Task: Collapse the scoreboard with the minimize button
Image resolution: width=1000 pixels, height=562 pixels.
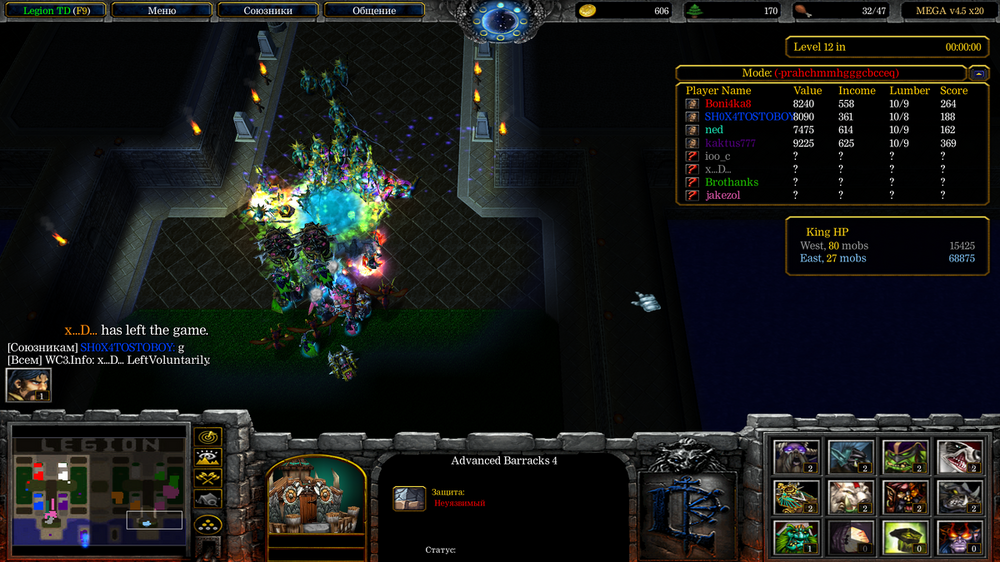Action: 979,73
